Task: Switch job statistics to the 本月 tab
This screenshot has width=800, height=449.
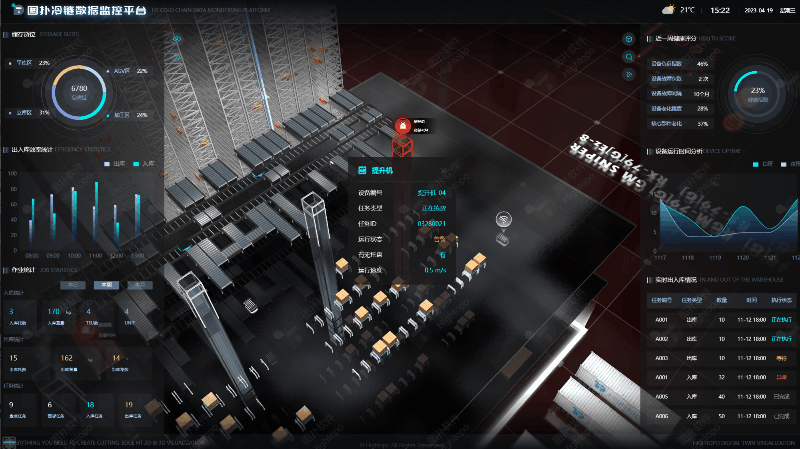Action: [138, 285]
